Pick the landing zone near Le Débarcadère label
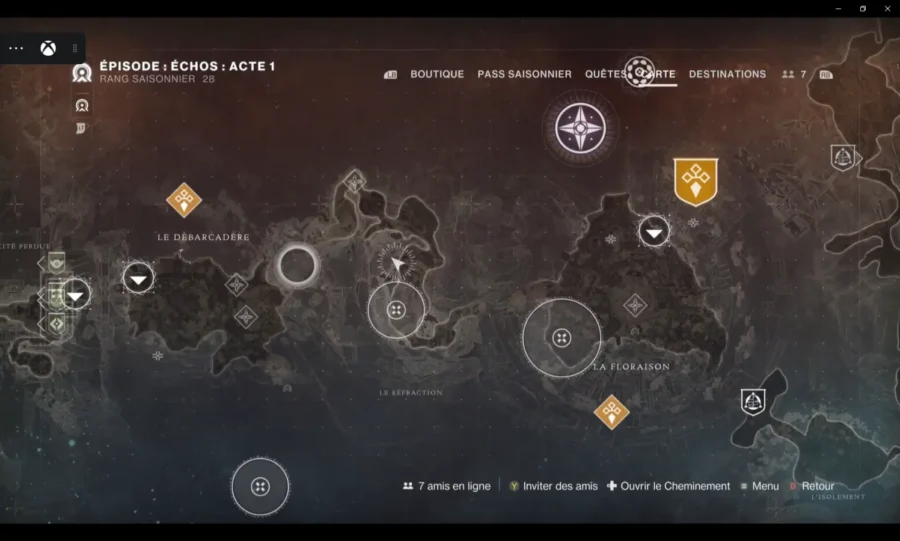Image resolution: width=900 pixels, height=541 pixels. point(138,277)
